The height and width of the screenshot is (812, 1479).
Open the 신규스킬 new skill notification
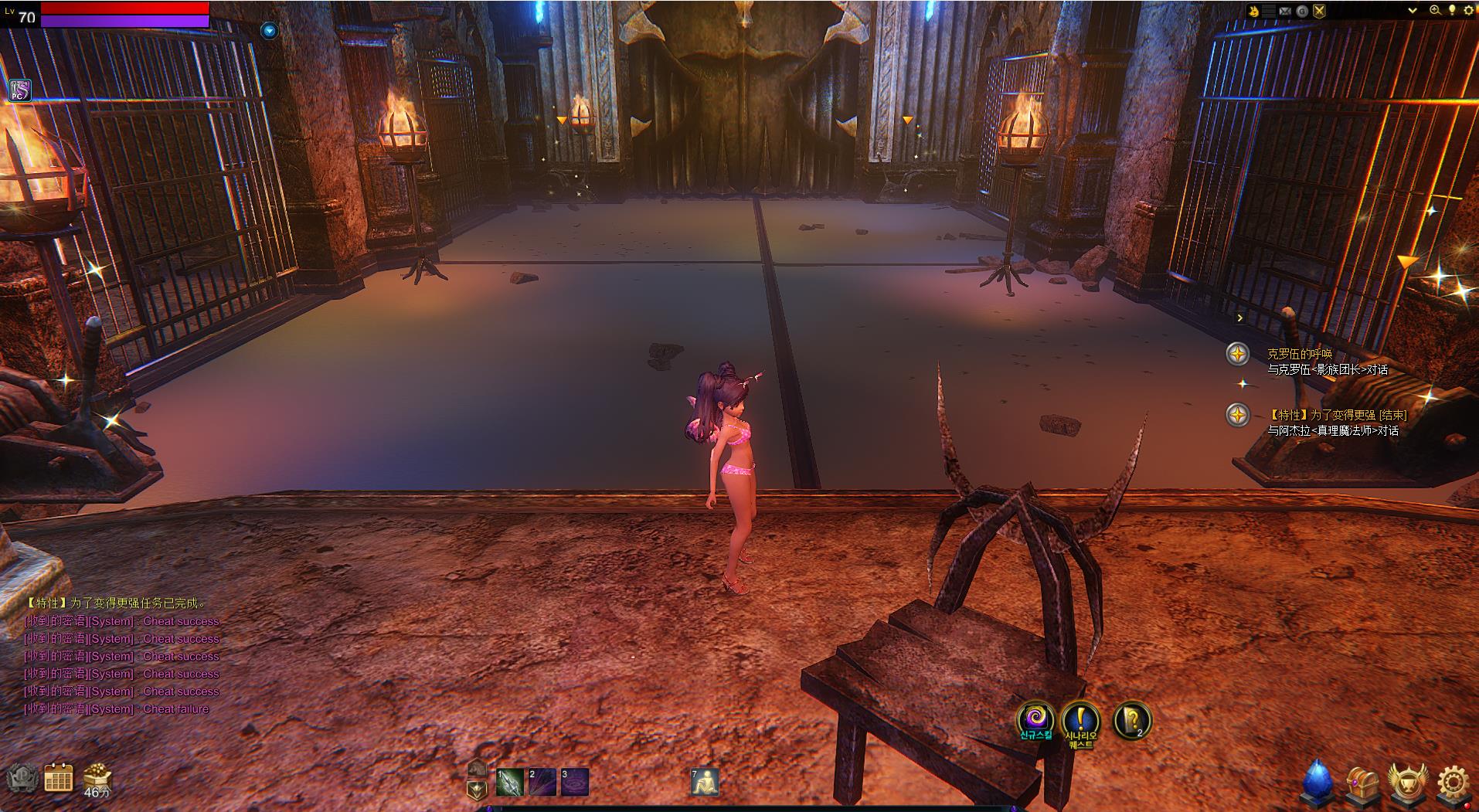[x=1035, y=719]
